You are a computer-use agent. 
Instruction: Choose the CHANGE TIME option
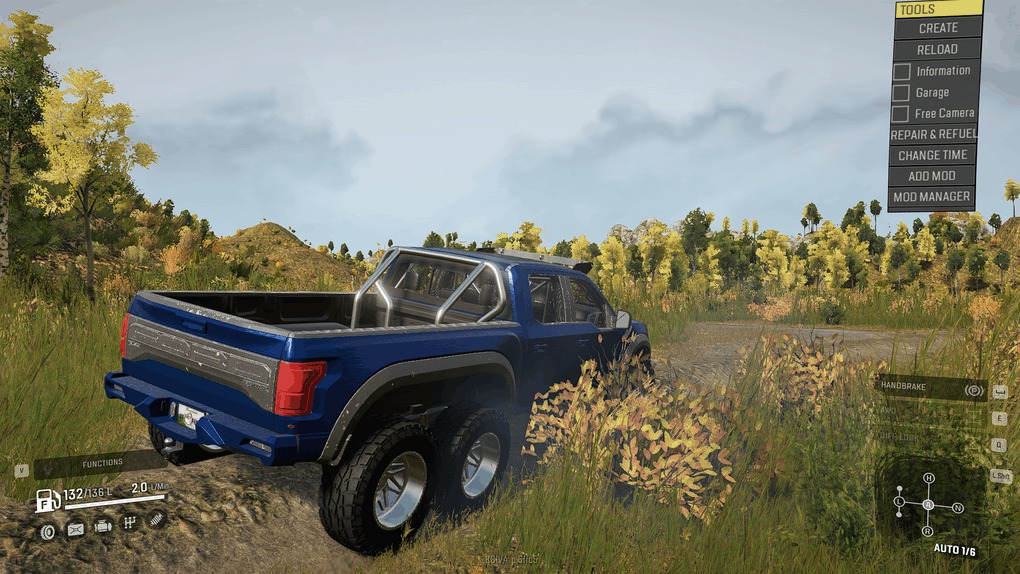click(x=933, y=155)
